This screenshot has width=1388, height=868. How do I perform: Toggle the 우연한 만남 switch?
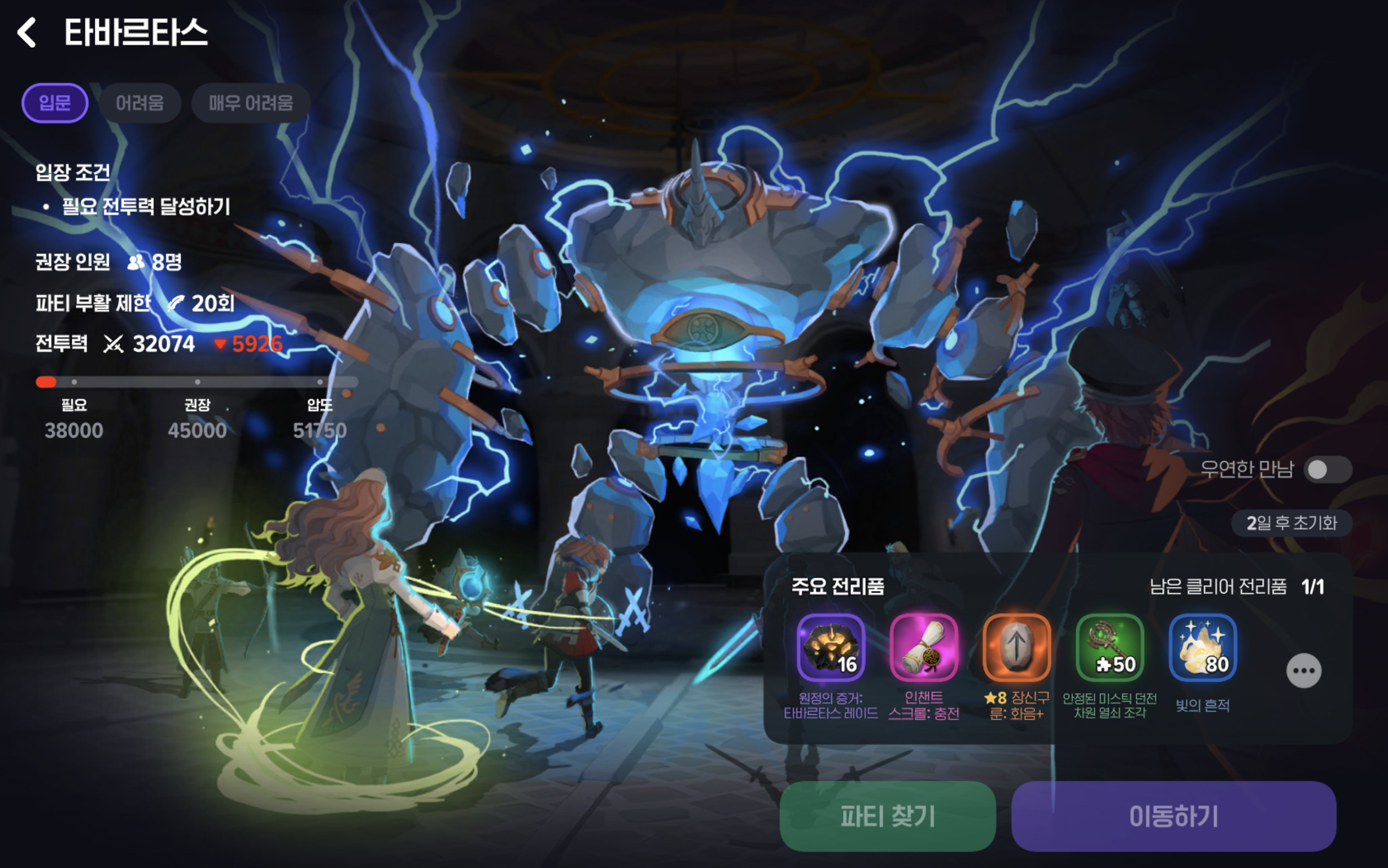[x=1327, y=470]
